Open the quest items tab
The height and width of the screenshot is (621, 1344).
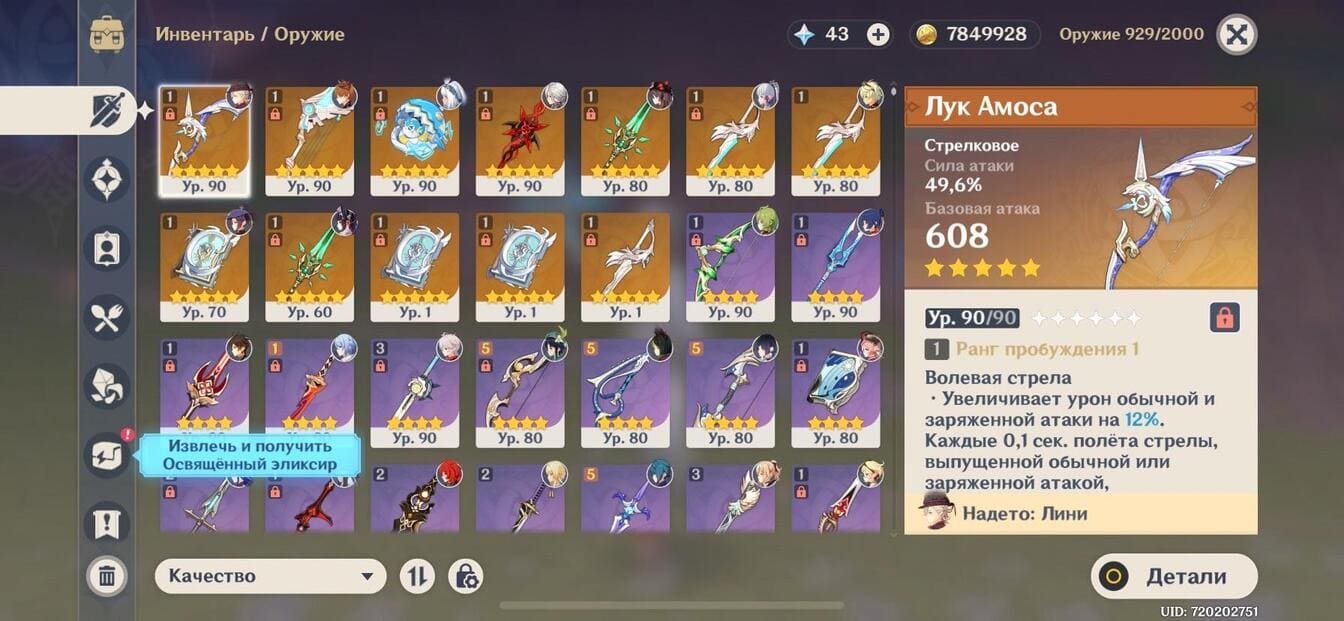click(x=107, y=522)
